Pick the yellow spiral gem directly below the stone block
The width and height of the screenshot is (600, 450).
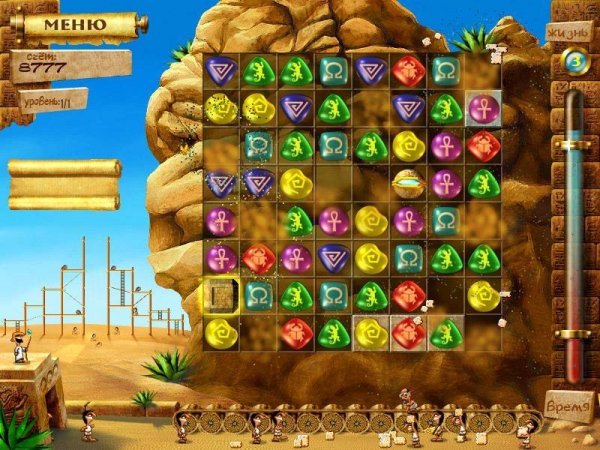[x=220, y=332]
